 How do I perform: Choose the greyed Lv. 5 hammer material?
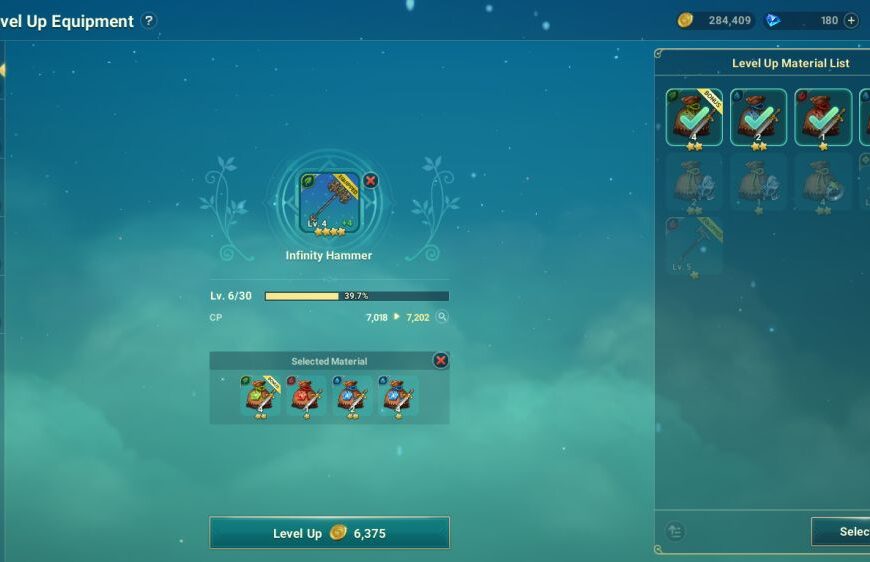[x=694, y=246]
